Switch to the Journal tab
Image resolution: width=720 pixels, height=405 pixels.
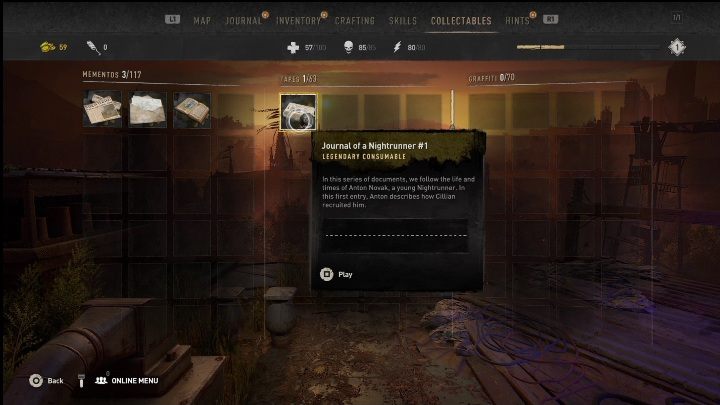pos(244,20)
